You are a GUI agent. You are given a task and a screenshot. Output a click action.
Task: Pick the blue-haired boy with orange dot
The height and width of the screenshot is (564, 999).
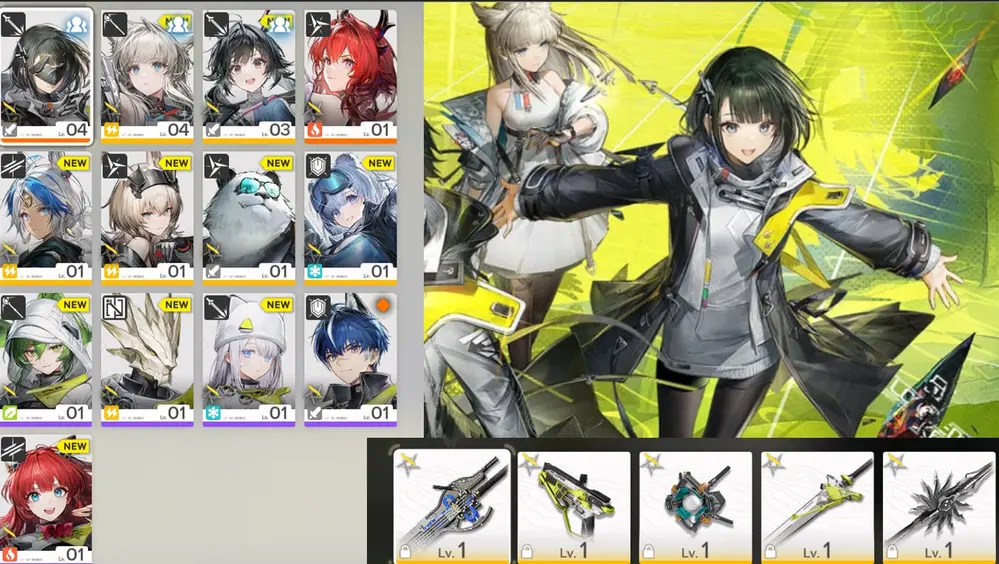coord(350,359)
